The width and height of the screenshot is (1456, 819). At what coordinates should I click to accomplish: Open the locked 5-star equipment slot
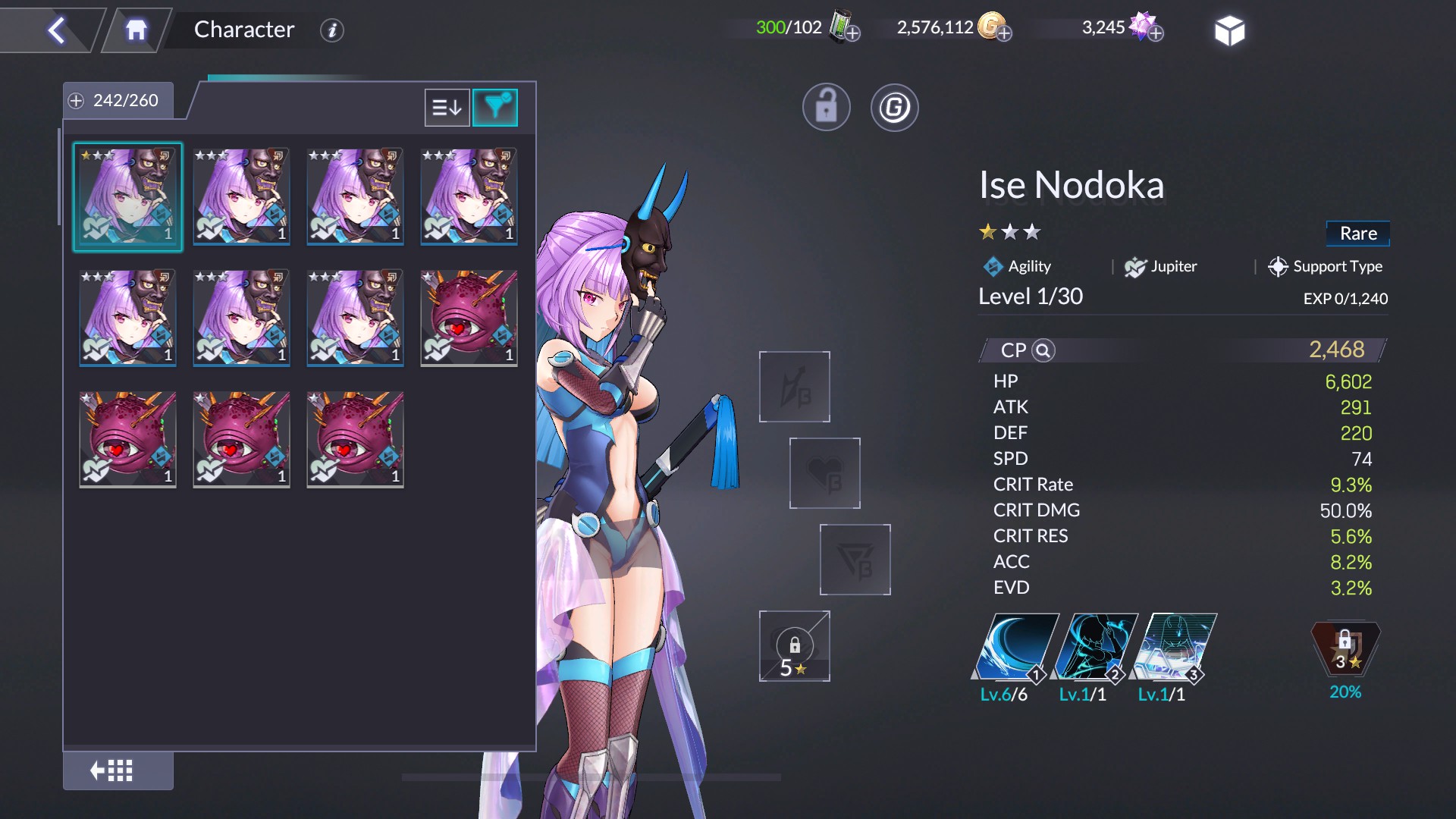click(794, 647)
